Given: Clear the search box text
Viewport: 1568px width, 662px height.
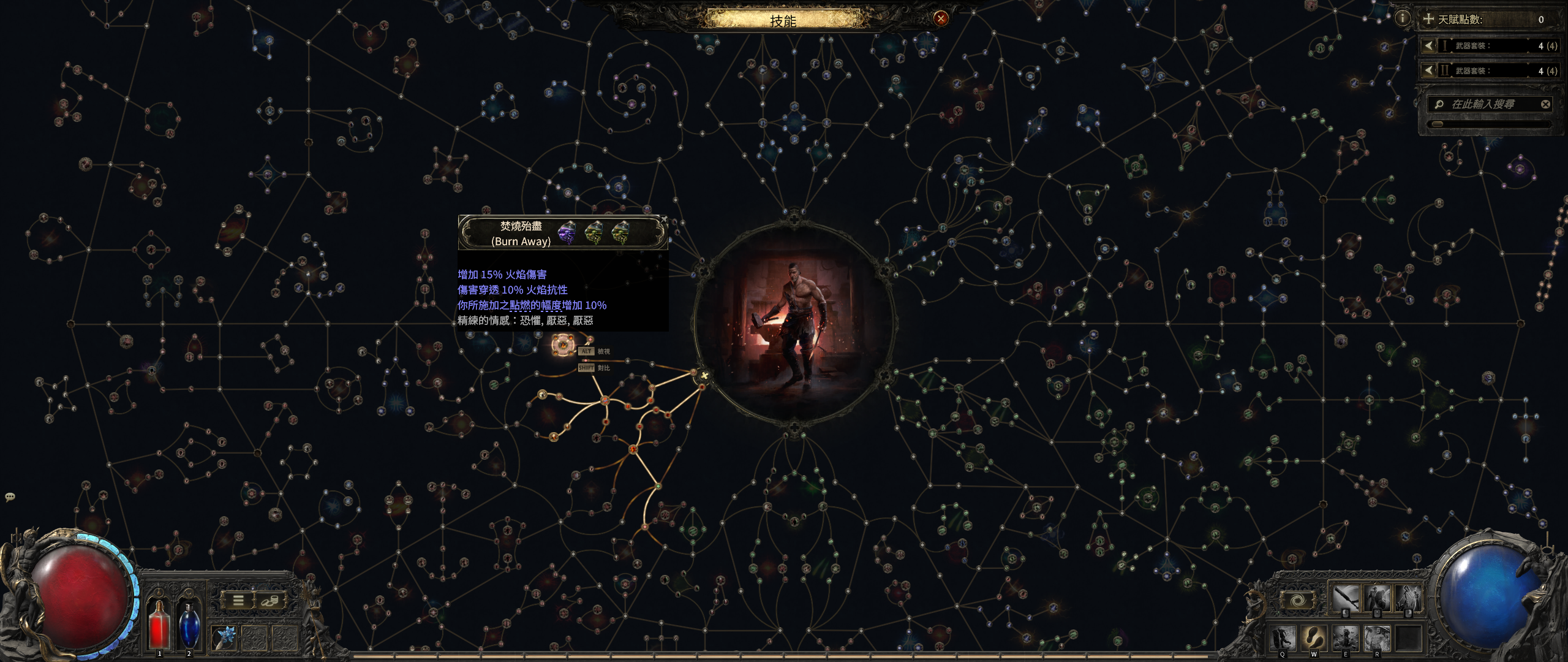Looking at the screenshot, I should click(x=1545, y=104).
